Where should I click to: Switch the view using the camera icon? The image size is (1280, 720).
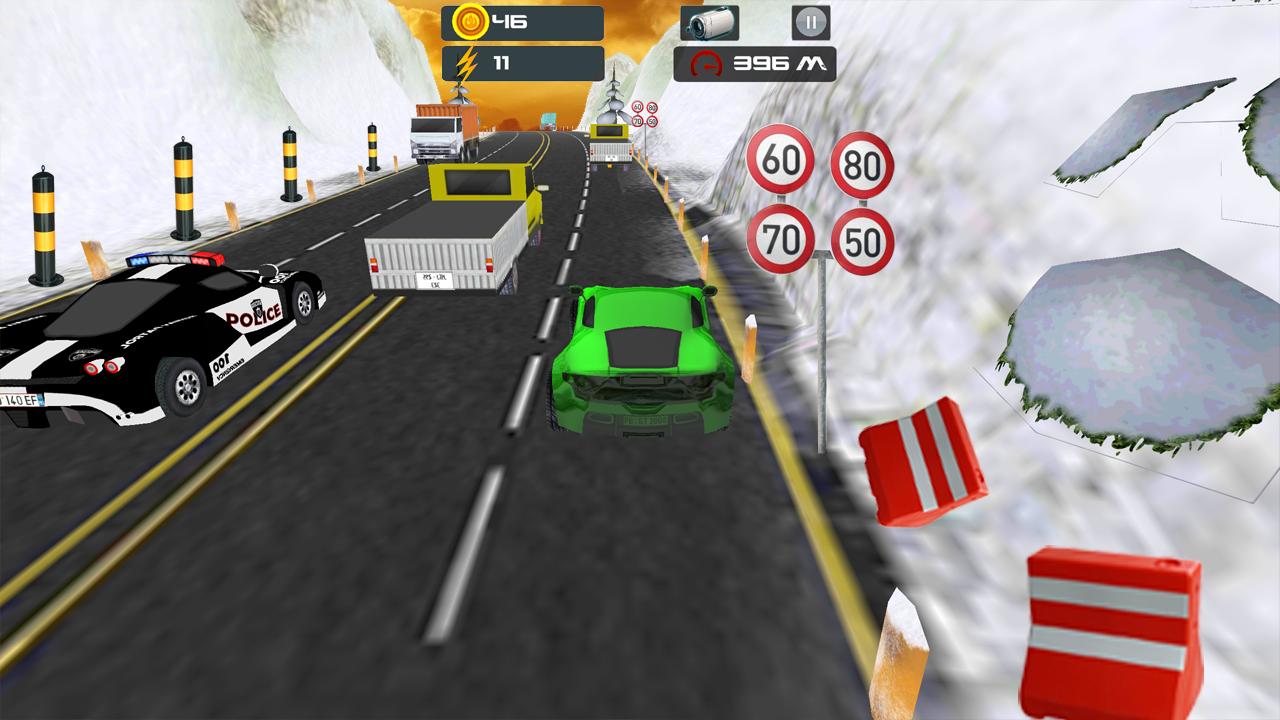710,22
